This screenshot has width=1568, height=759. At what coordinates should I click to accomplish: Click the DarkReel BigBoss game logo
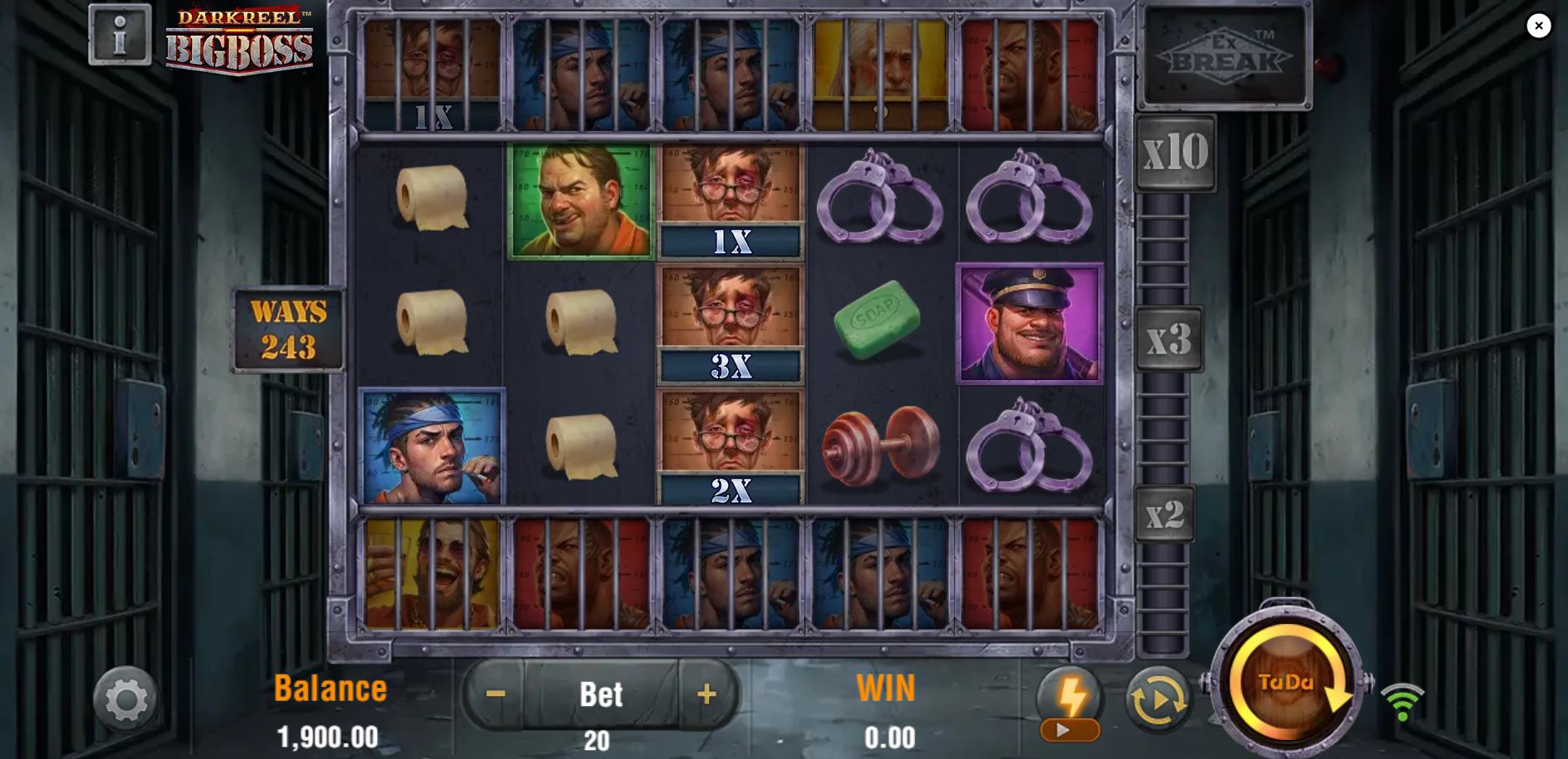241,40
